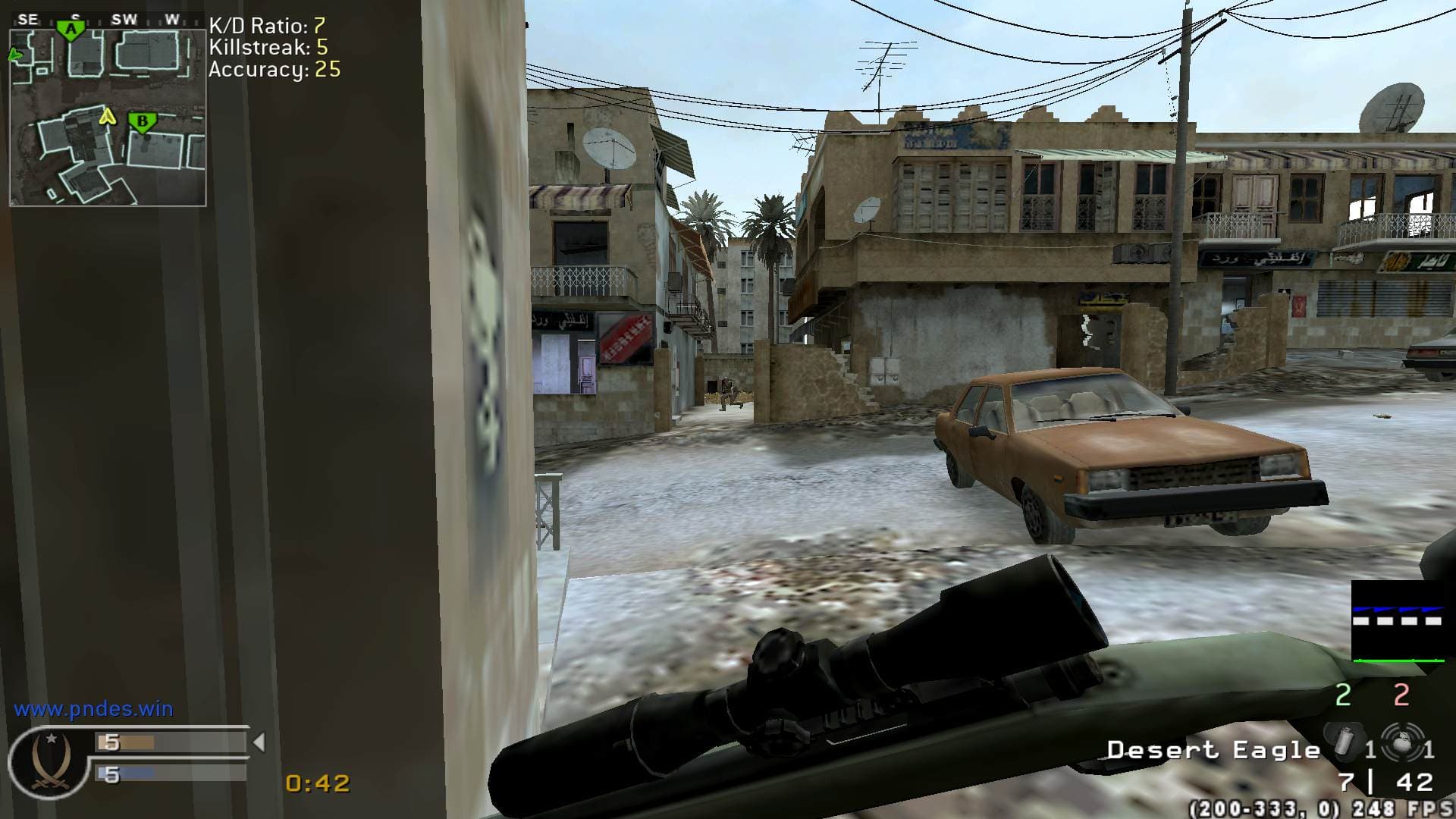Click the compass strip above the minimap

pyautogui.click(x=106, y=20)
